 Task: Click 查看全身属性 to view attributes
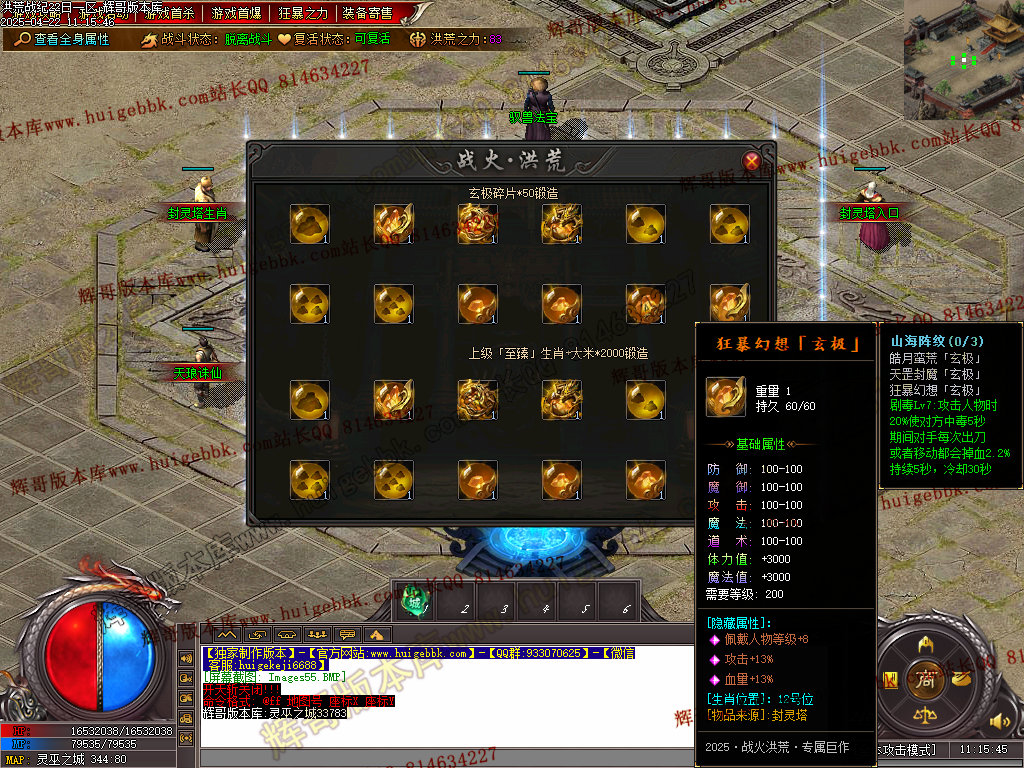click(63, 39)
